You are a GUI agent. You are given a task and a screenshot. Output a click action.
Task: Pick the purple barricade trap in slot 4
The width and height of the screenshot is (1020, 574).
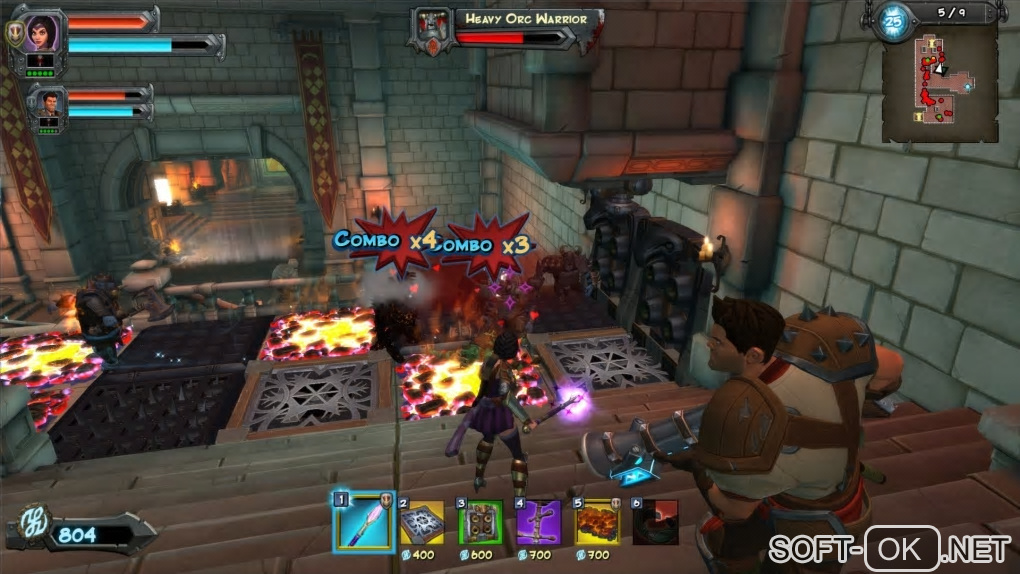(x=538, y=521)
